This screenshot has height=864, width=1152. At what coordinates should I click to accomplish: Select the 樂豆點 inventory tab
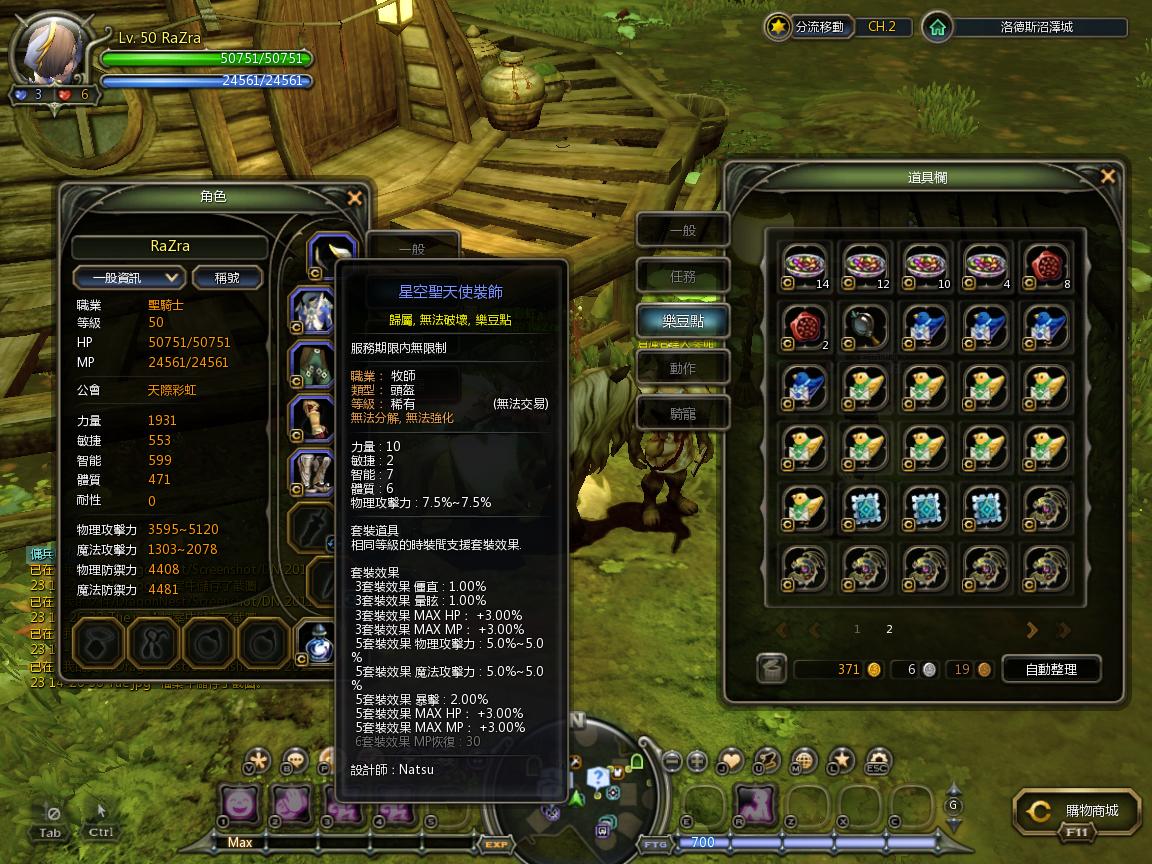coord(683,321)
